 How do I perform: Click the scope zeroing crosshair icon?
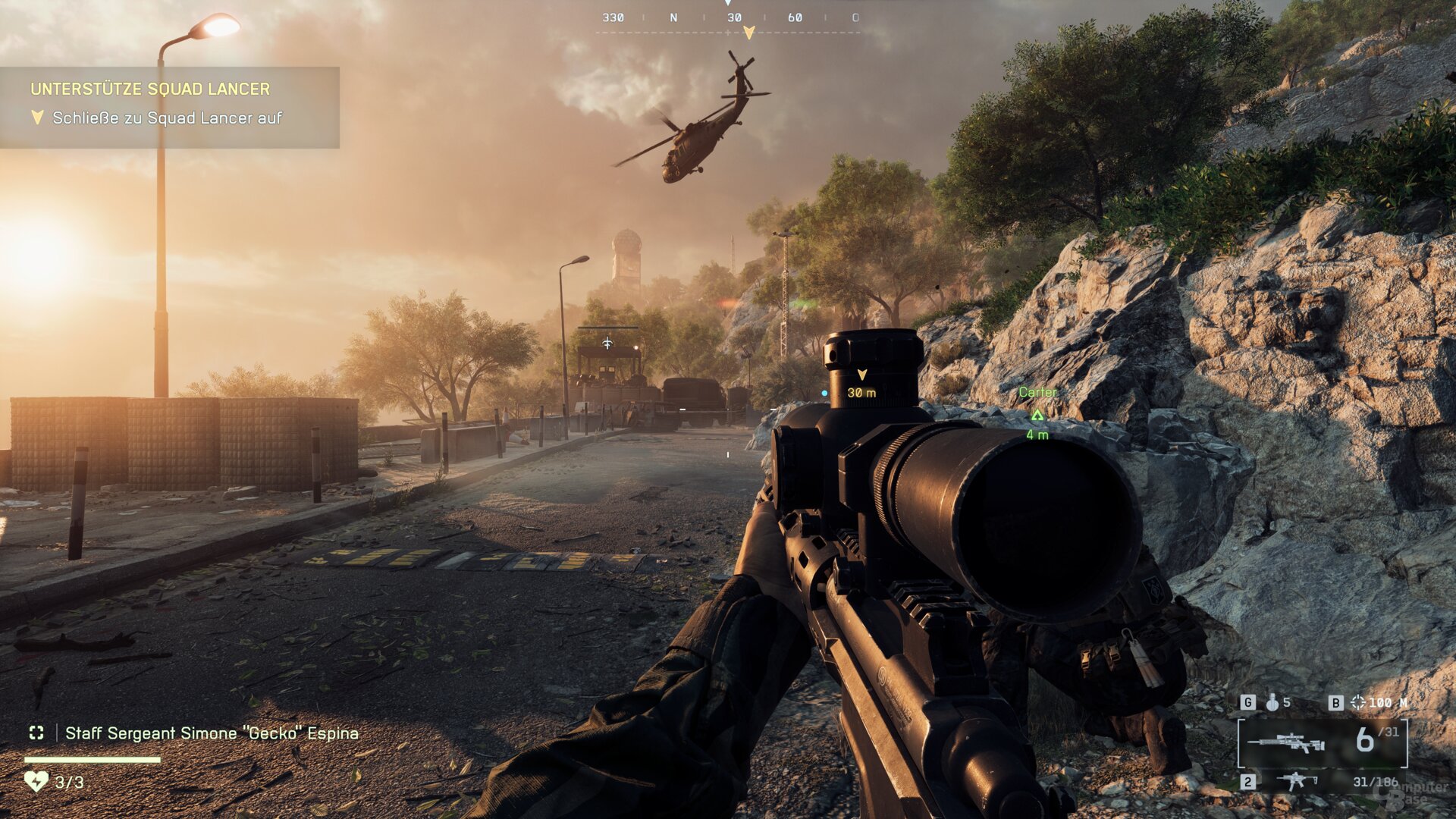pos(1357,702)
